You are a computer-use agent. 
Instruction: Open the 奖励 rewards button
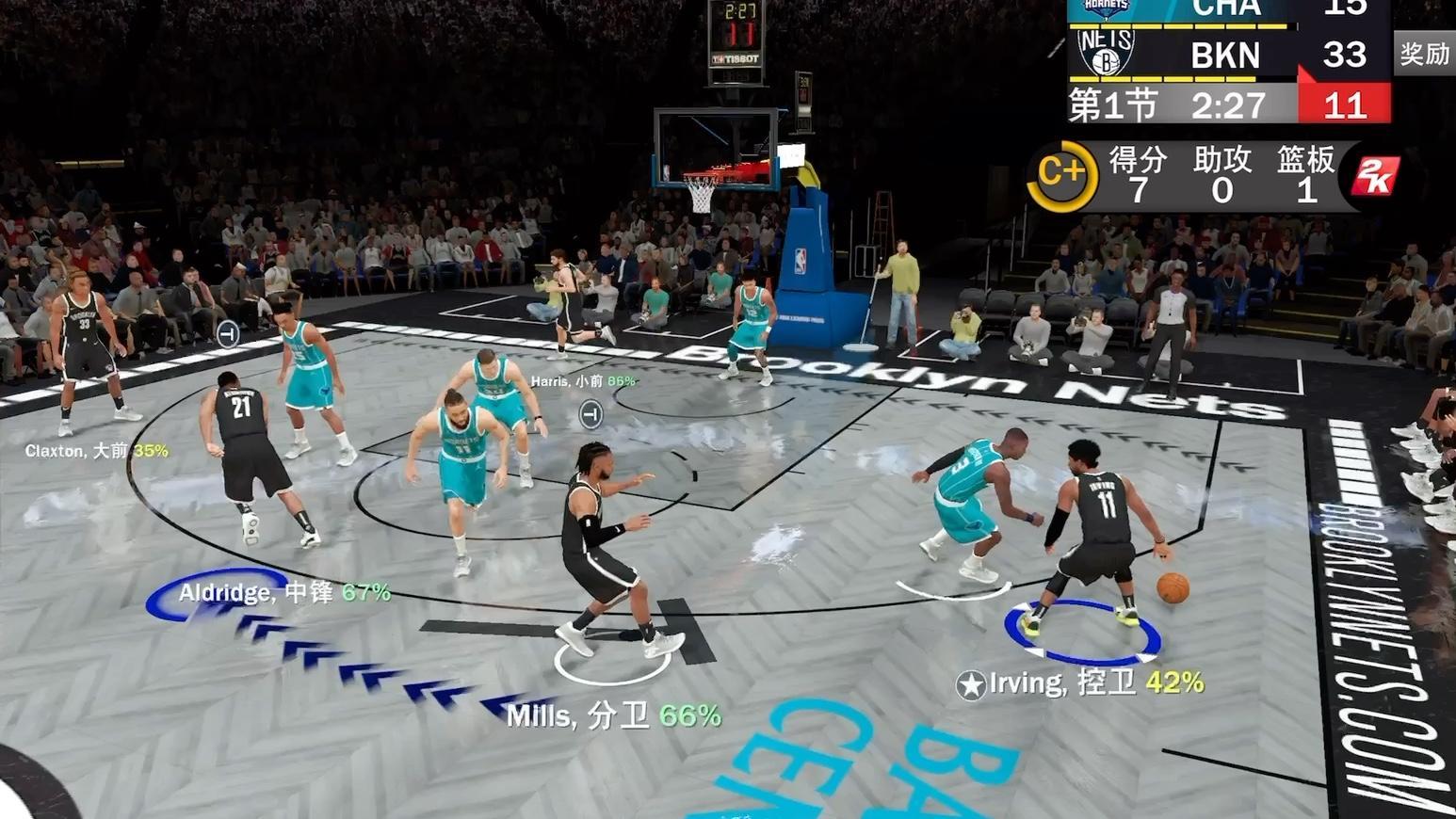[1423, 54]
